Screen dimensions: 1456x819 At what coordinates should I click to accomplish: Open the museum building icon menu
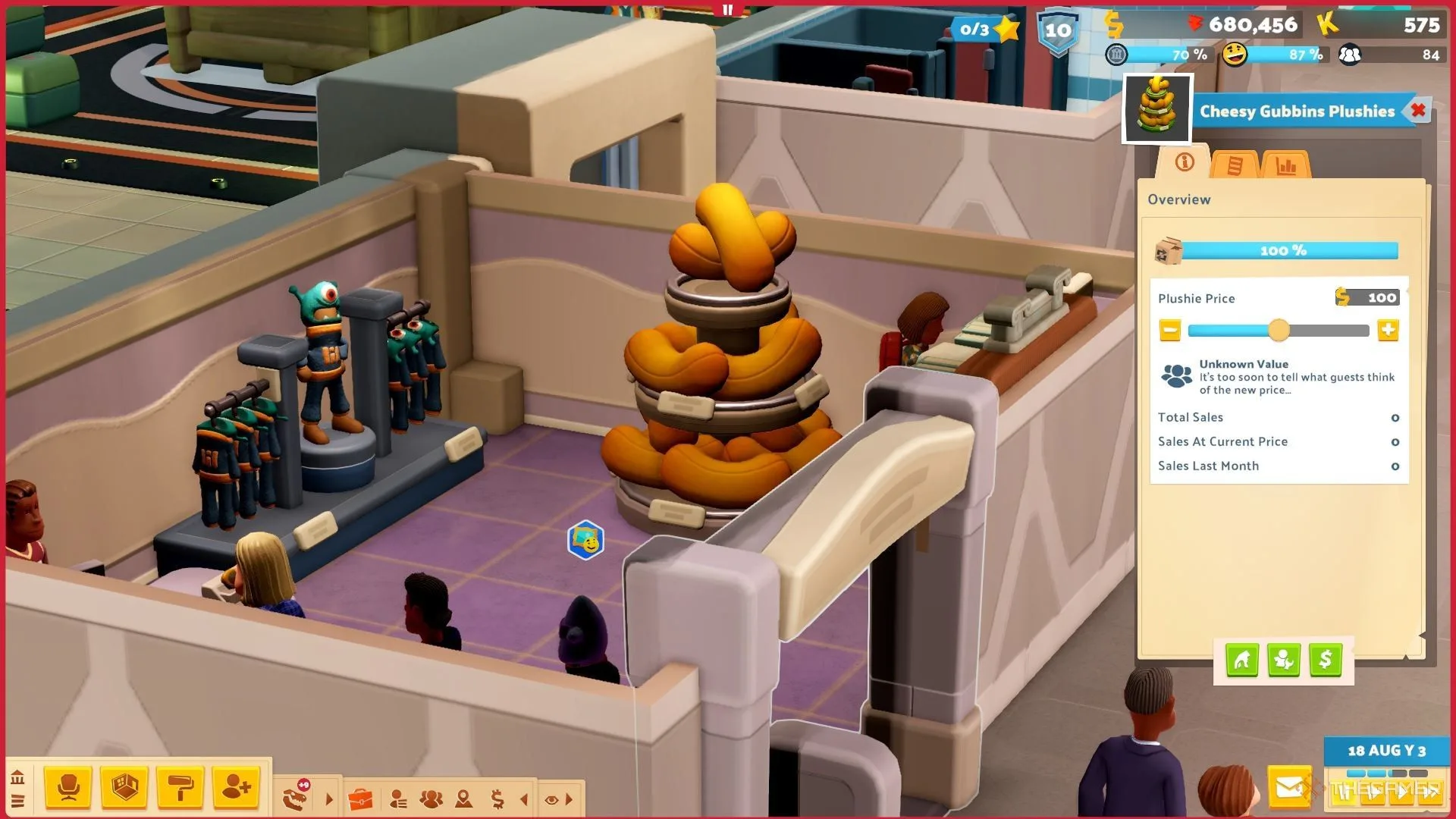click(x=17, y=777)
